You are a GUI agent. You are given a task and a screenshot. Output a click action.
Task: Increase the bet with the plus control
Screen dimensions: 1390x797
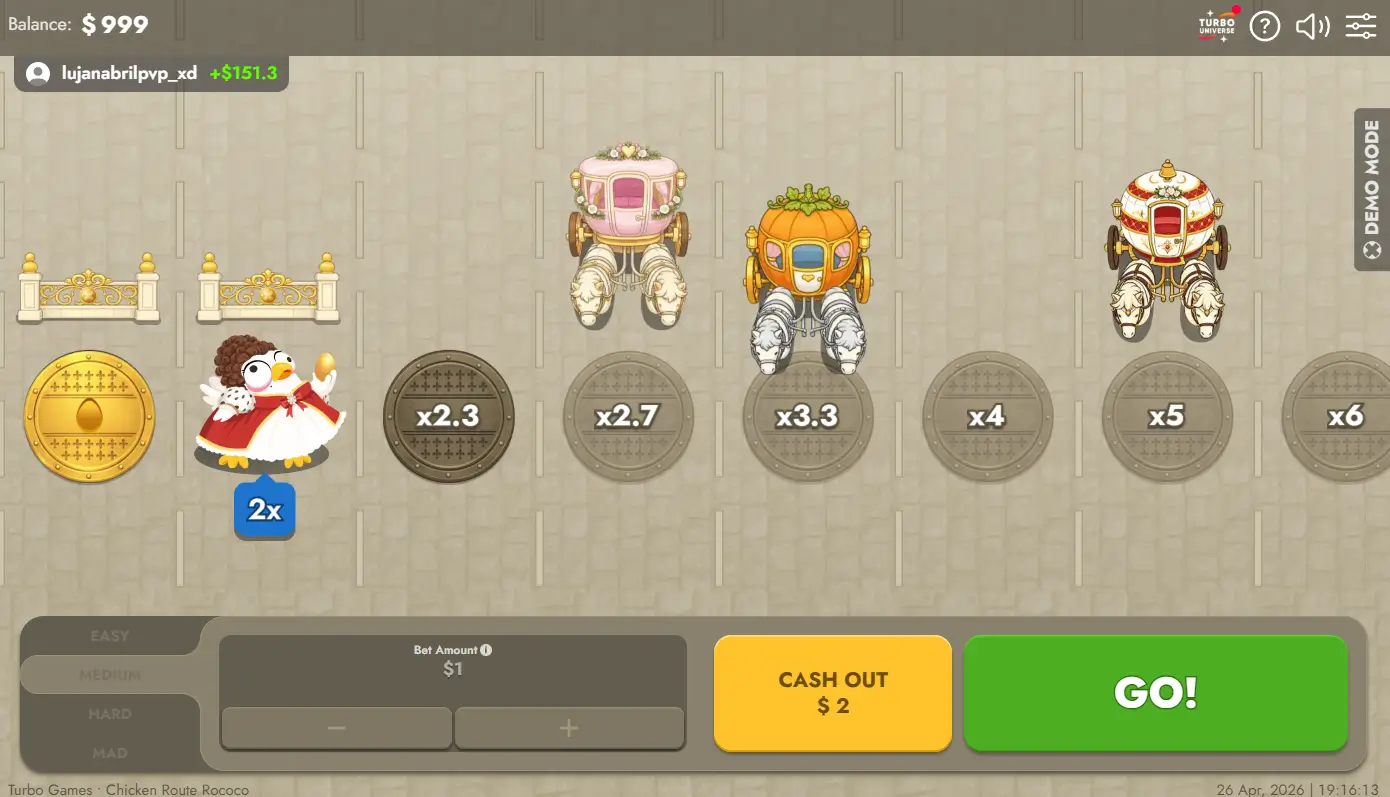[569, 728]
